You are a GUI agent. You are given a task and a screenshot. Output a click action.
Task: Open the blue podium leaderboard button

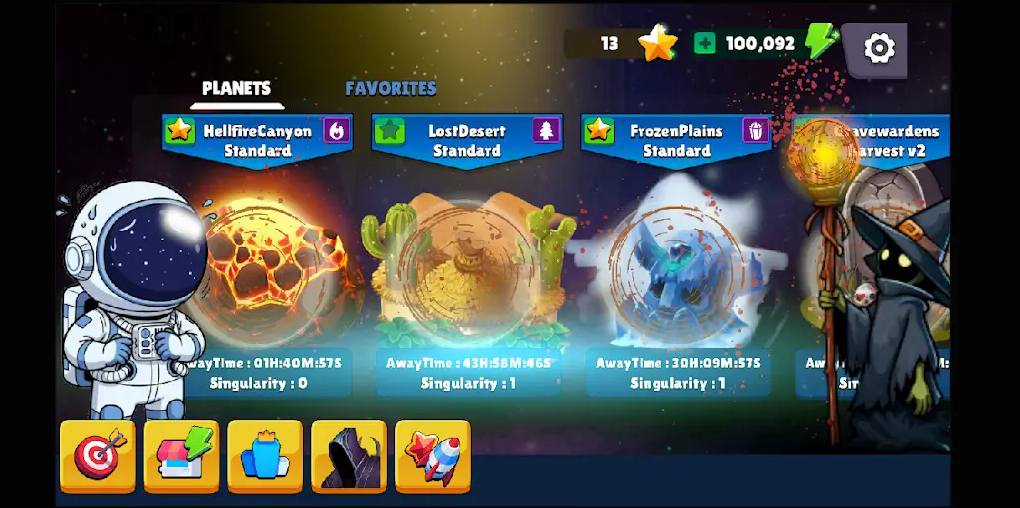tap(265, 455)
